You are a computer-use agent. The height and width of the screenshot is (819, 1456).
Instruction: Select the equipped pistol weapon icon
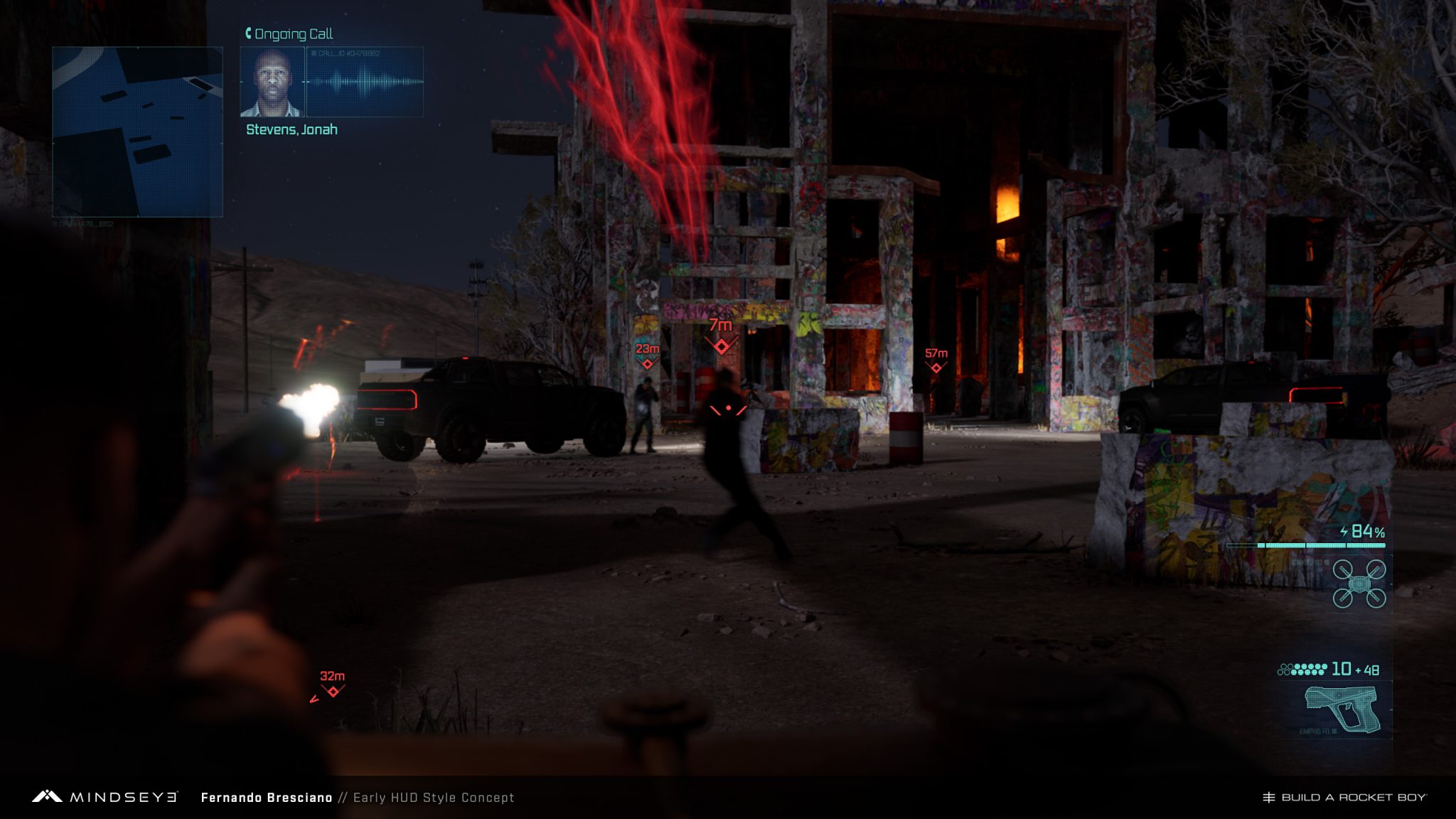click(x=1342, y=707)
